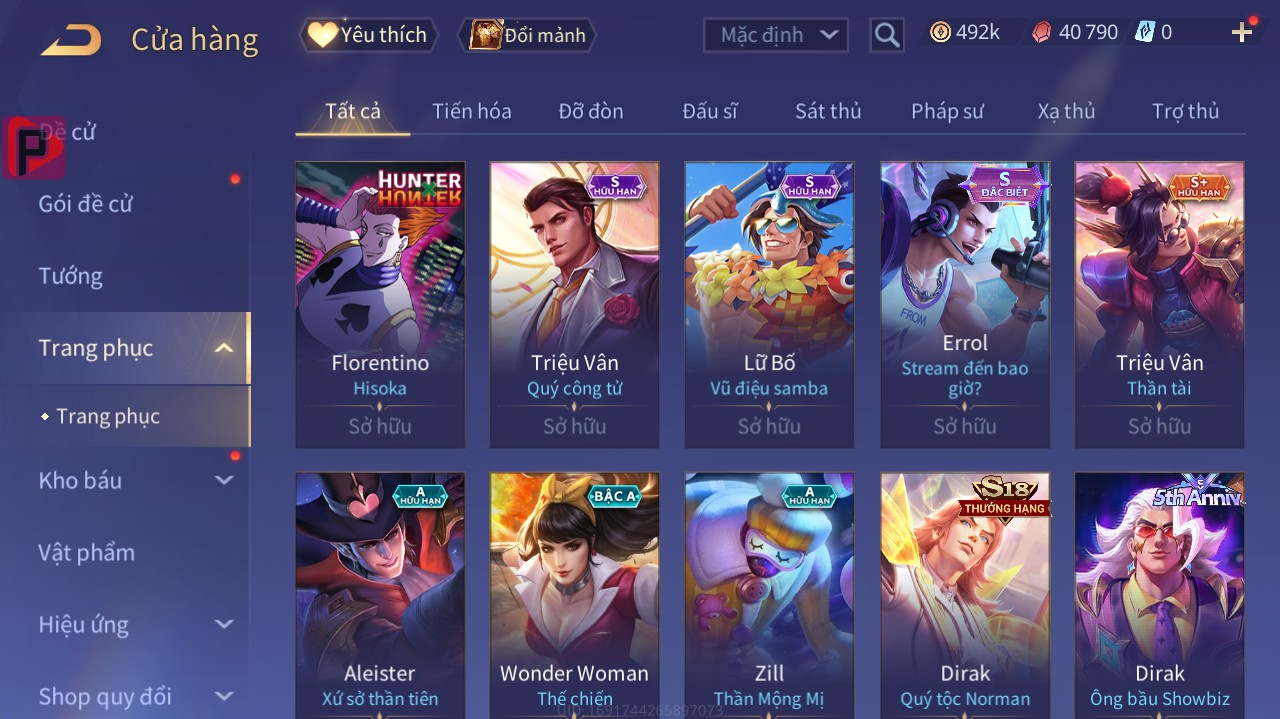This screenshot has width=1280, height=719.
Task: Open the Gói đề cử menu
Action: click(86, 204)
